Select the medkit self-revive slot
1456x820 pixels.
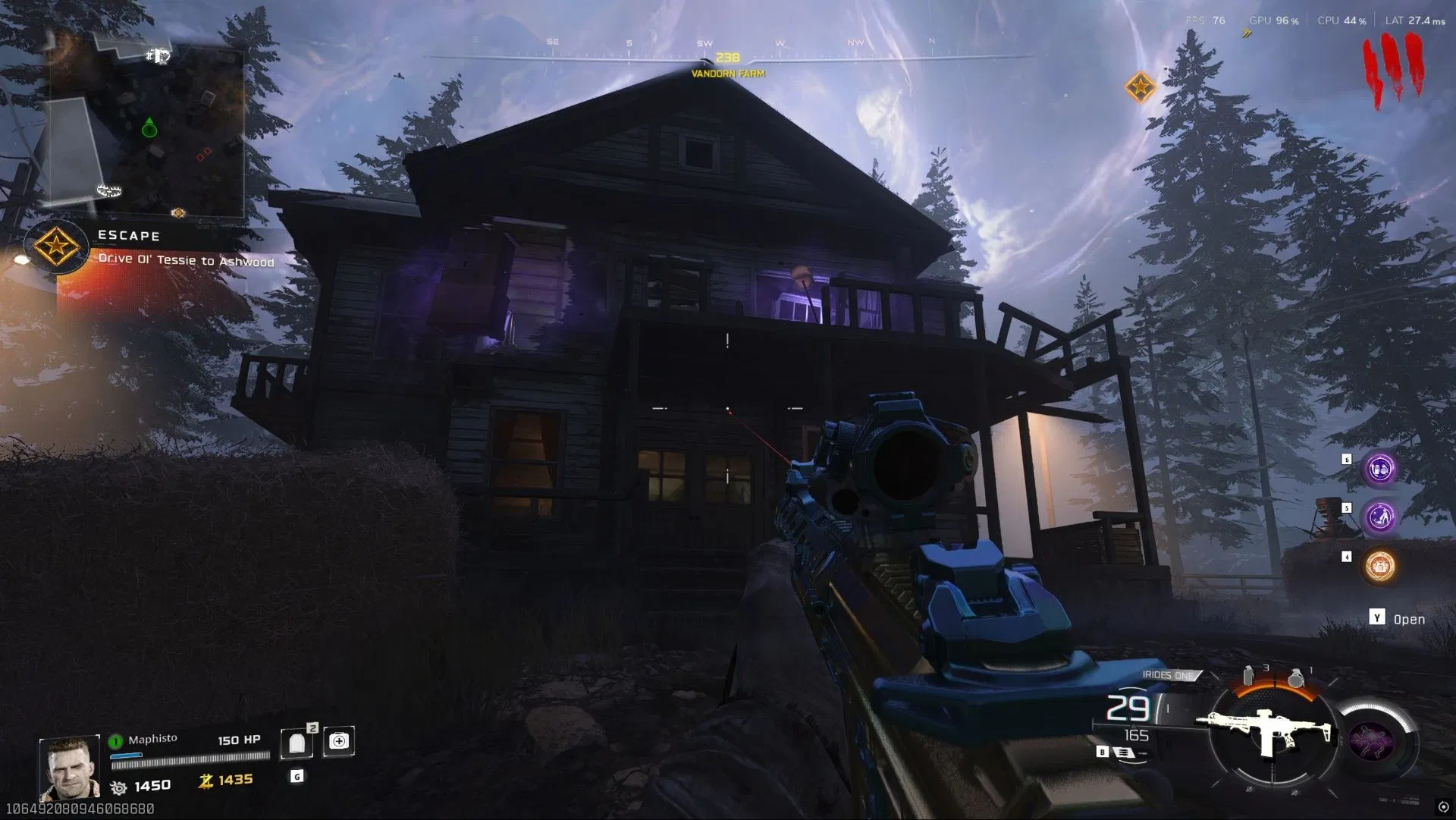[339, 741]
